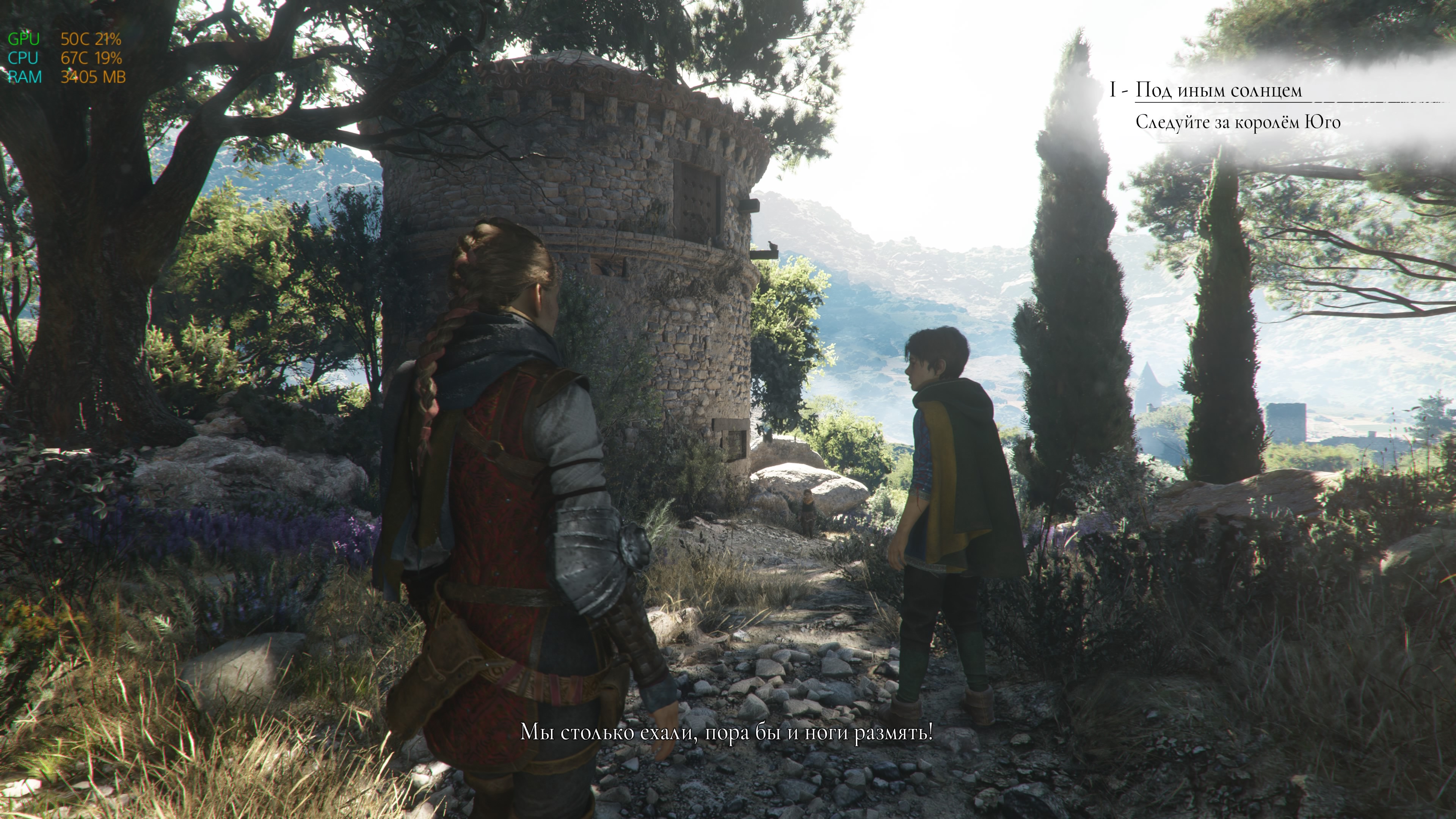Click the chapter title "Под иным солнцем"
The width and height of the screenshot is (1456, 819).
tap(1219, 91)
